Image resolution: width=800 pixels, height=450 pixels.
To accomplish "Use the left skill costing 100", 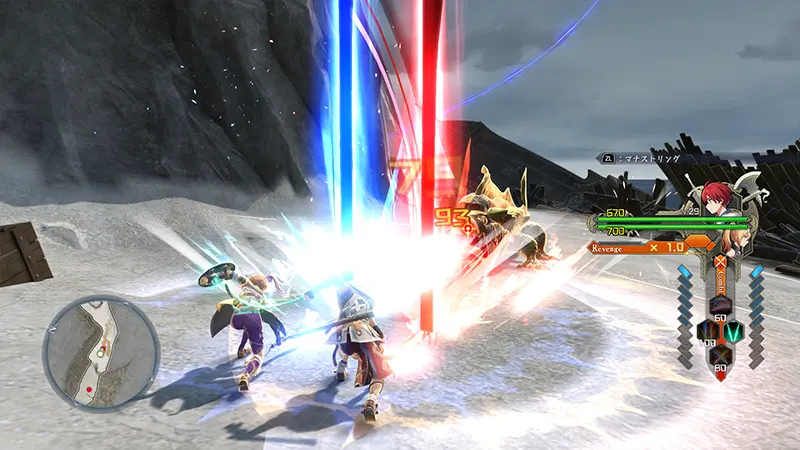I will [x=706, y=330].
